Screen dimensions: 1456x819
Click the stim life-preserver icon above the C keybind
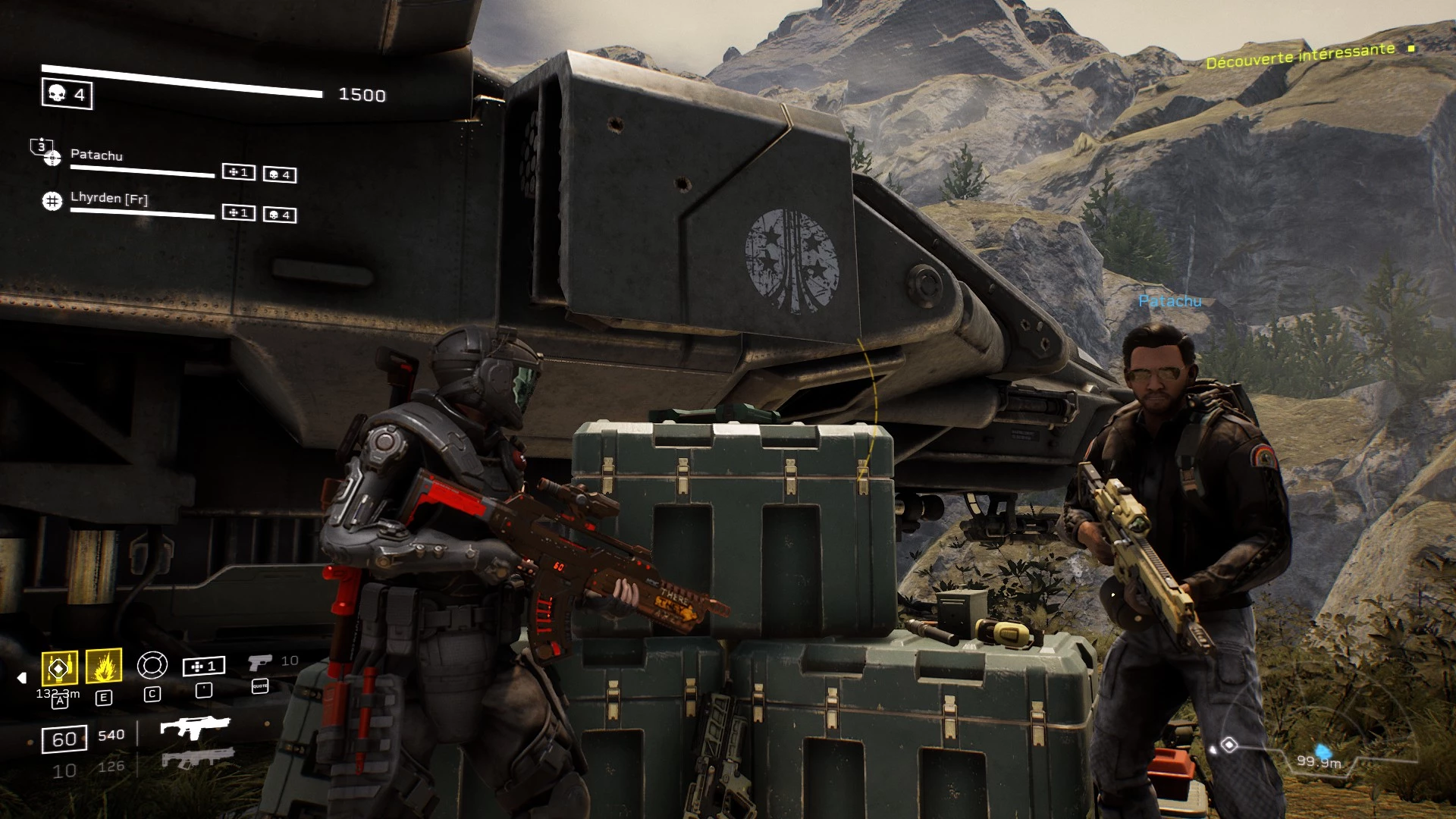click(x=152, y=665)
